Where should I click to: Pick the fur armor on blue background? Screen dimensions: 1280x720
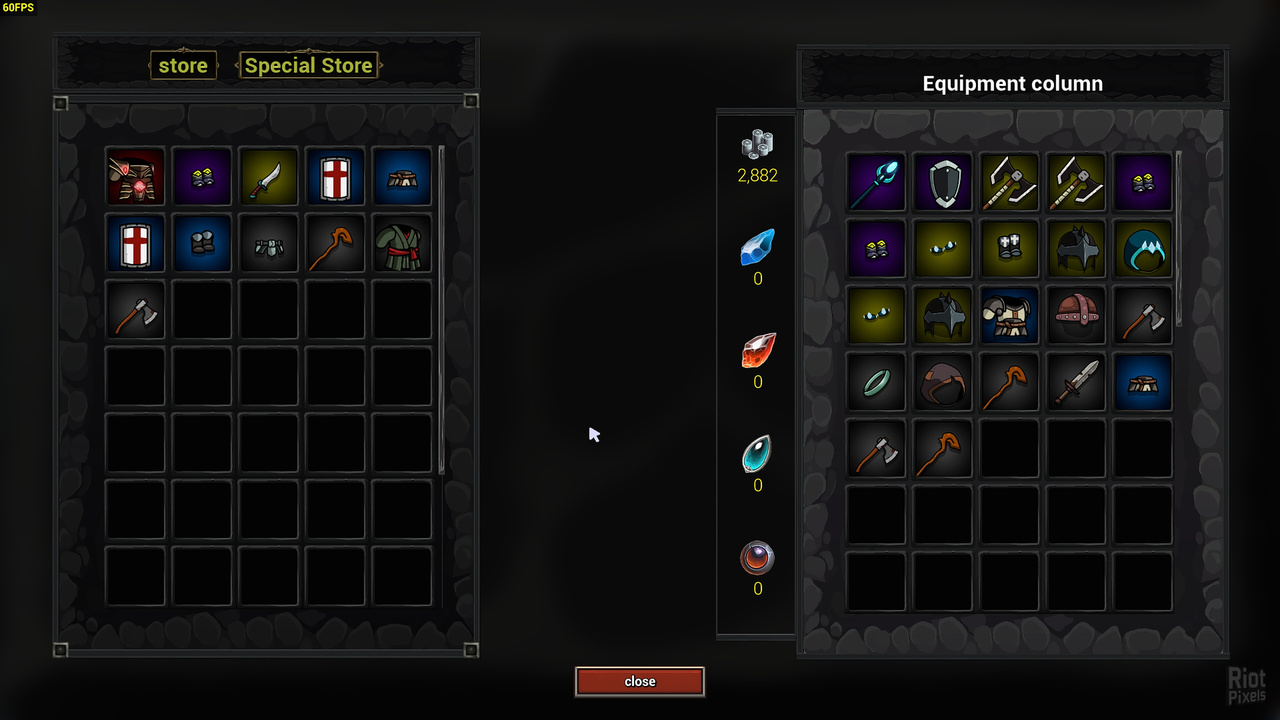click(1010, 315)
